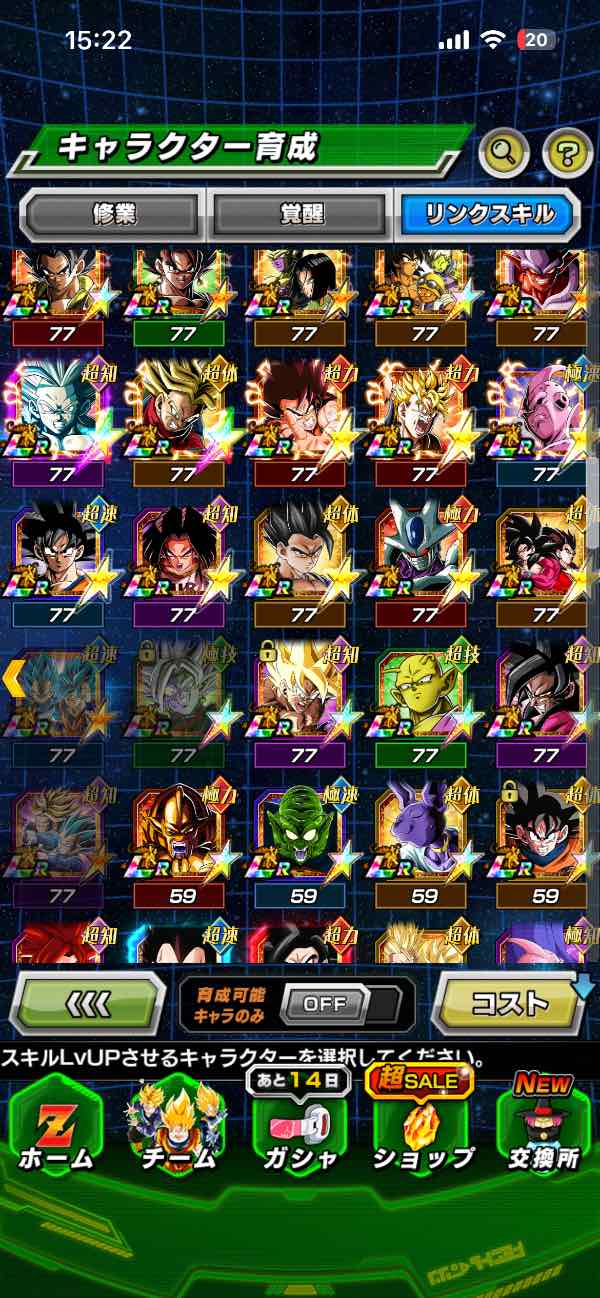600x1298 pixels.
Task: Open the 覚醒 awakening tab
Action: click(298, 213)
